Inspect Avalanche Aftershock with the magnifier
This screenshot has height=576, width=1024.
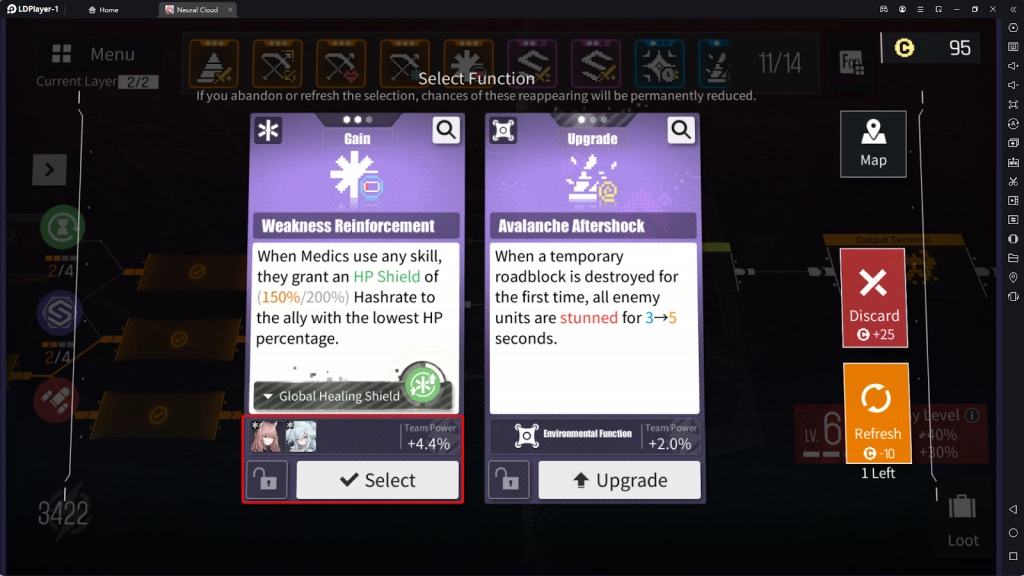[681, 129]
